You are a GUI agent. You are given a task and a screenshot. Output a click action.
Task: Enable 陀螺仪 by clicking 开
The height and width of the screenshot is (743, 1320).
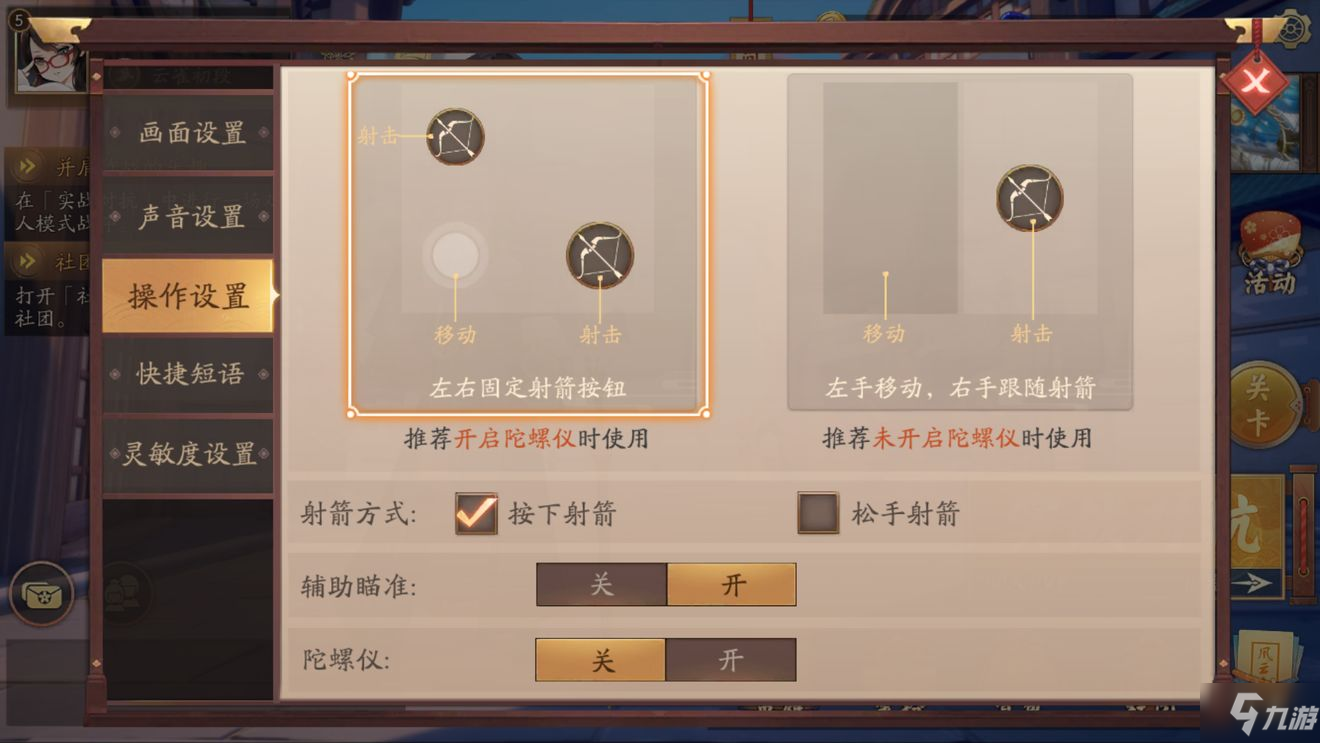point(731,660)
